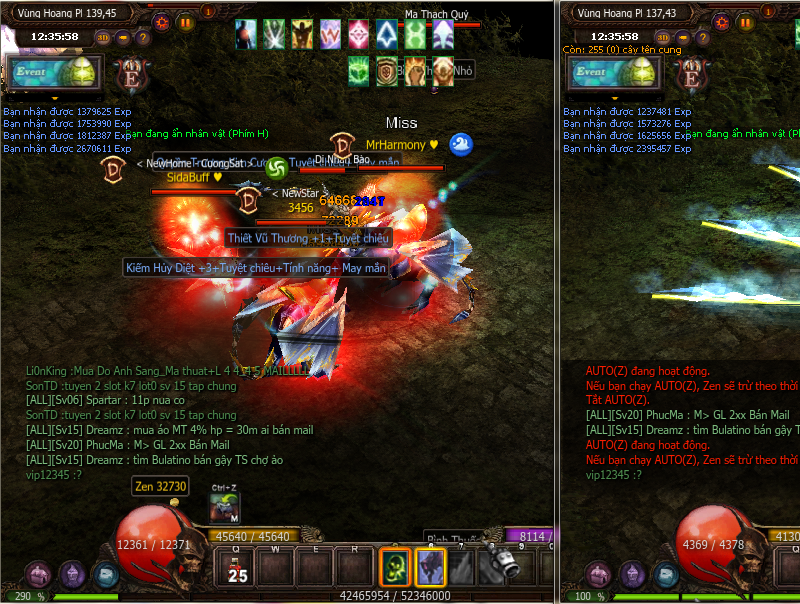Open the gear settings icon in the right game window
Screen dimensions: 800x604
tap(723, 21)
